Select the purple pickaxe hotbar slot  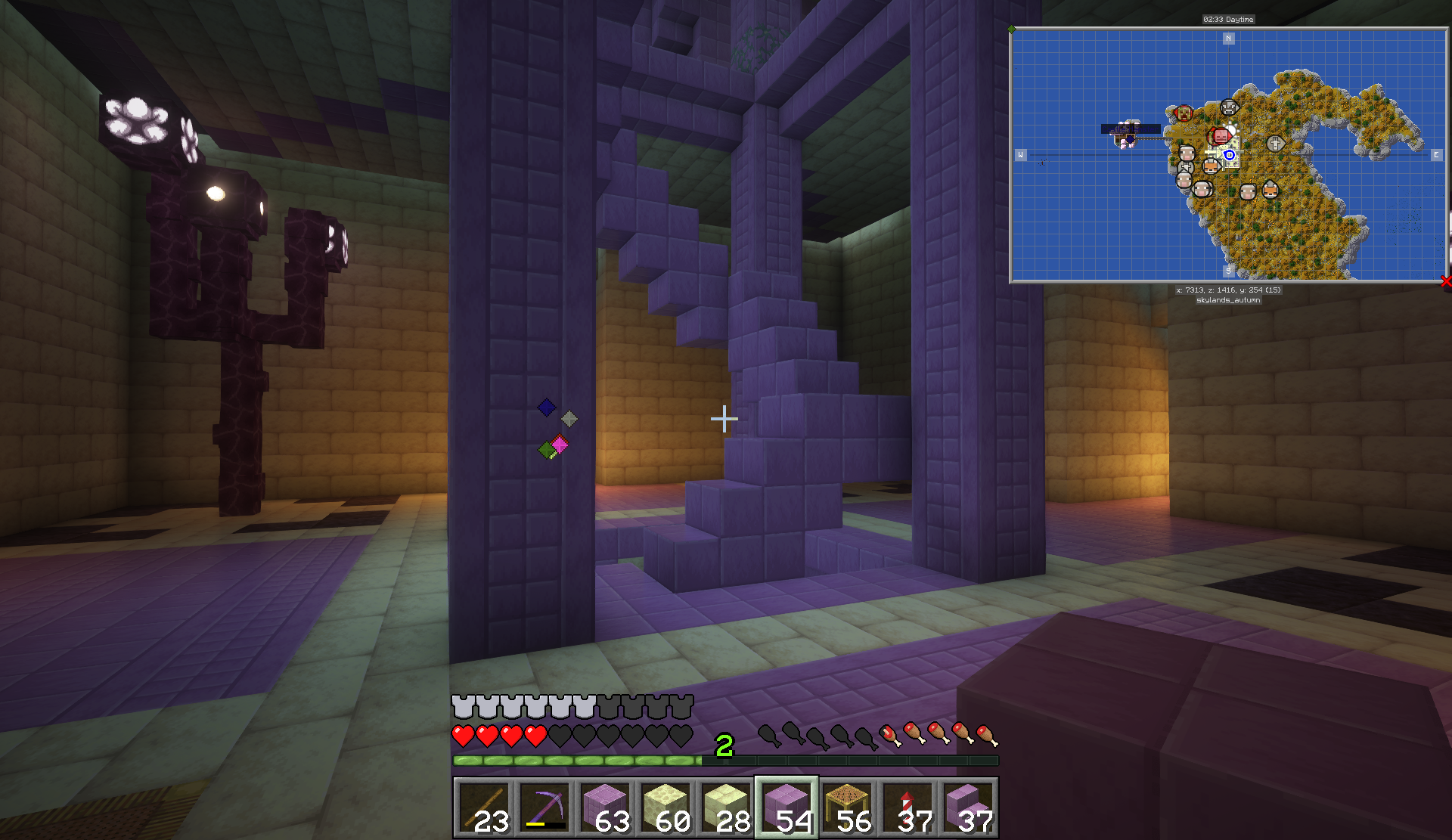[x=544, y=807]
